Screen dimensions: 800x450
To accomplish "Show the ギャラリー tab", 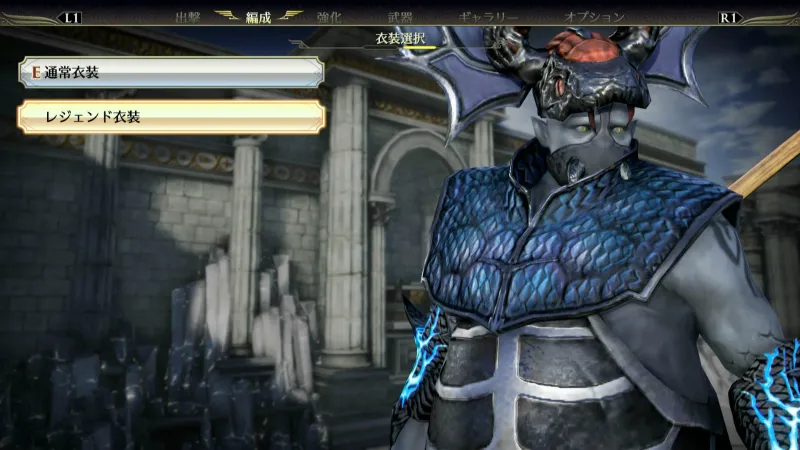I will [488, 17].
